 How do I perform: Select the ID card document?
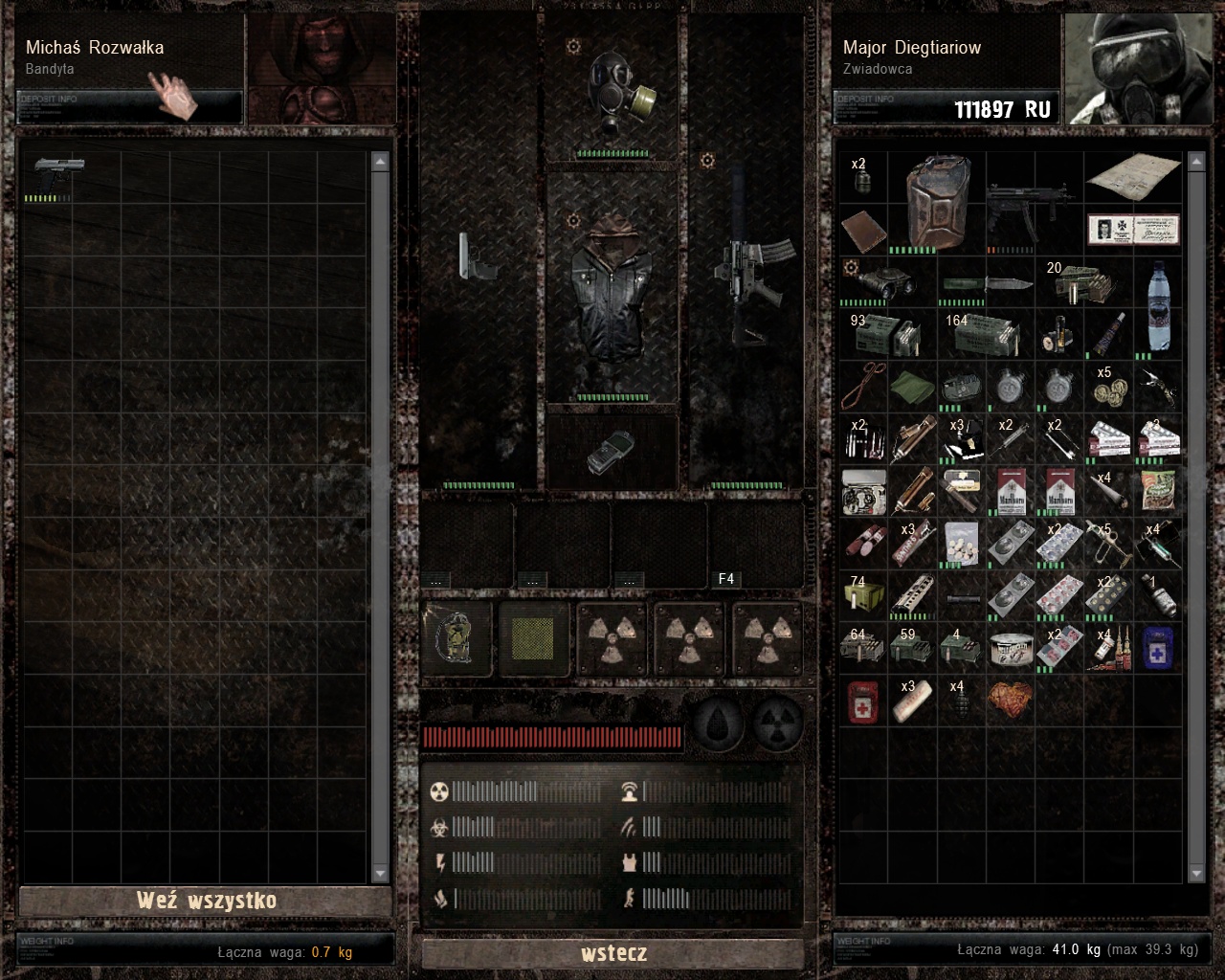pos(1133,230)
